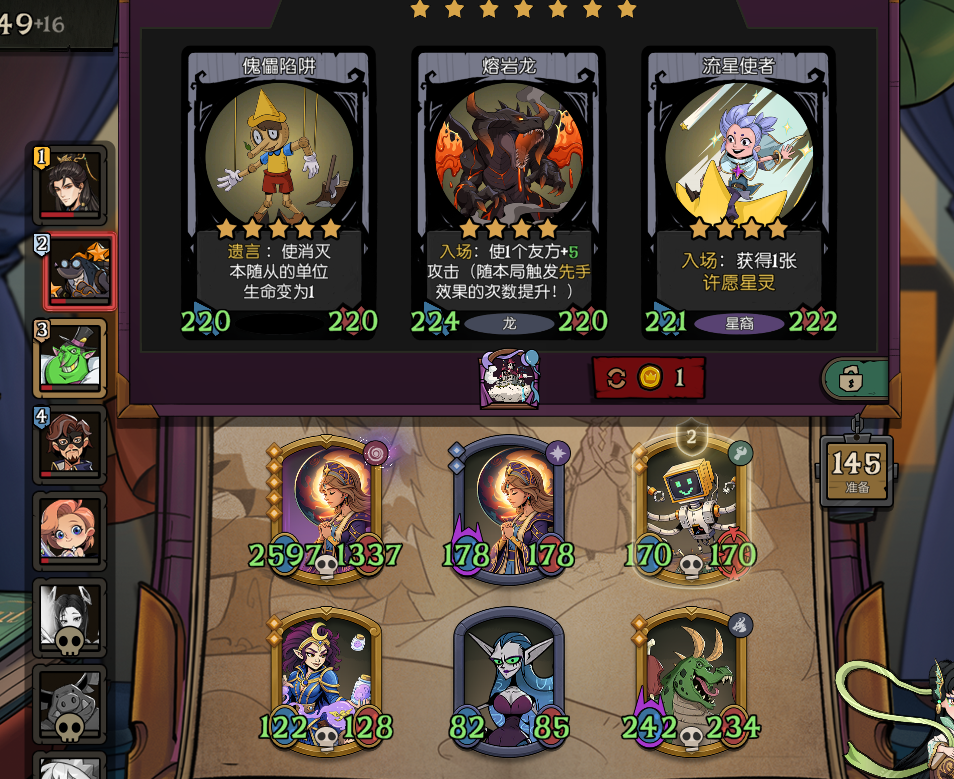
Task: View the masked rank 4 player portrait
Action: [70, 444]
